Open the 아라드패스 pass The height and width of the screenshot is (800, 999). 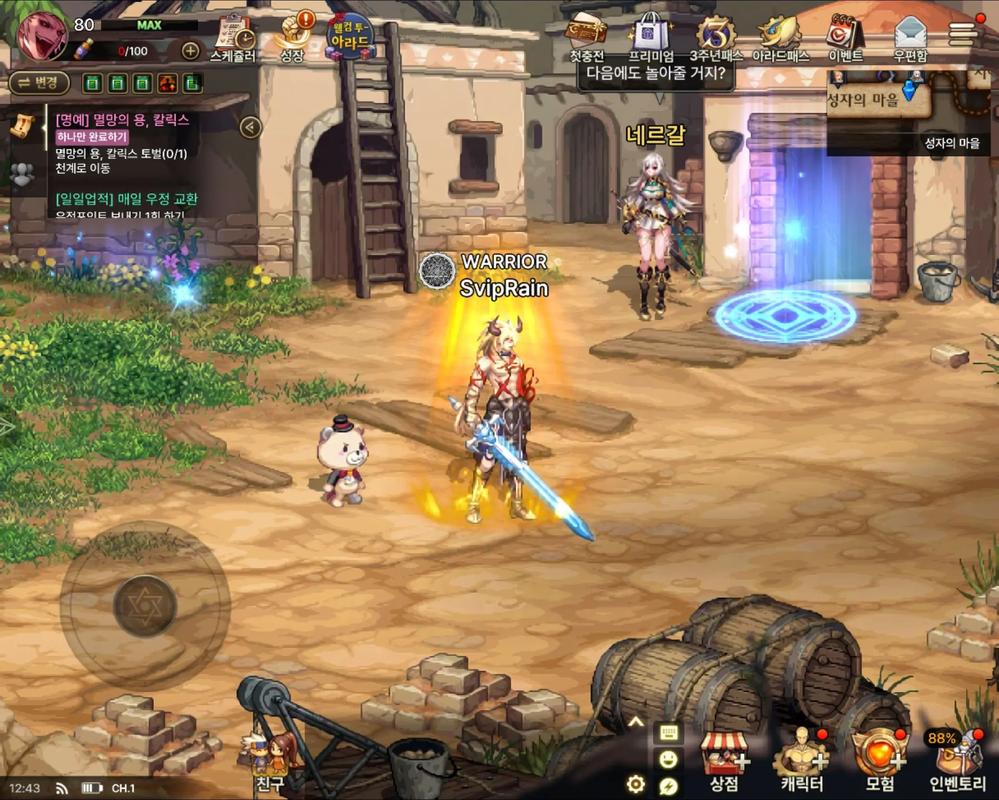tap(780, 37)
